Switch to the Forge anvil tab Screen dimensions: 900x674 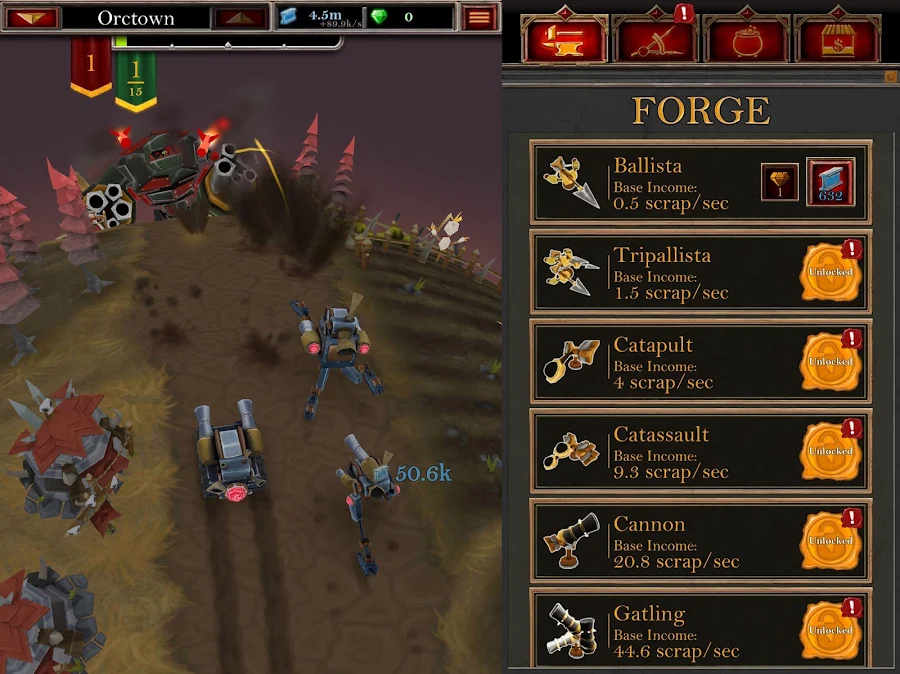point(565,40)
